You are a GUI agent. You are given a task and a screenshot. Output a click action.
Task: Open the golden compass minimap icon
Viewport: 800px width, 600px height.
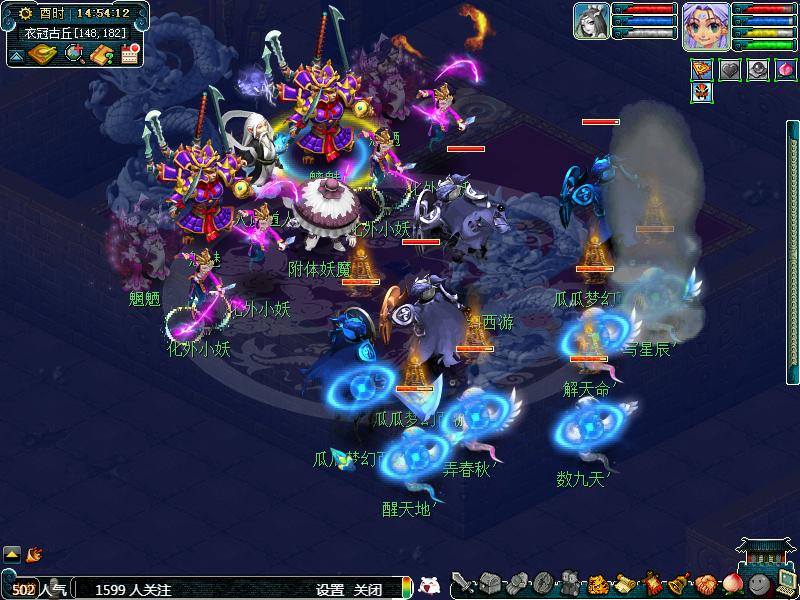[41, 54]
